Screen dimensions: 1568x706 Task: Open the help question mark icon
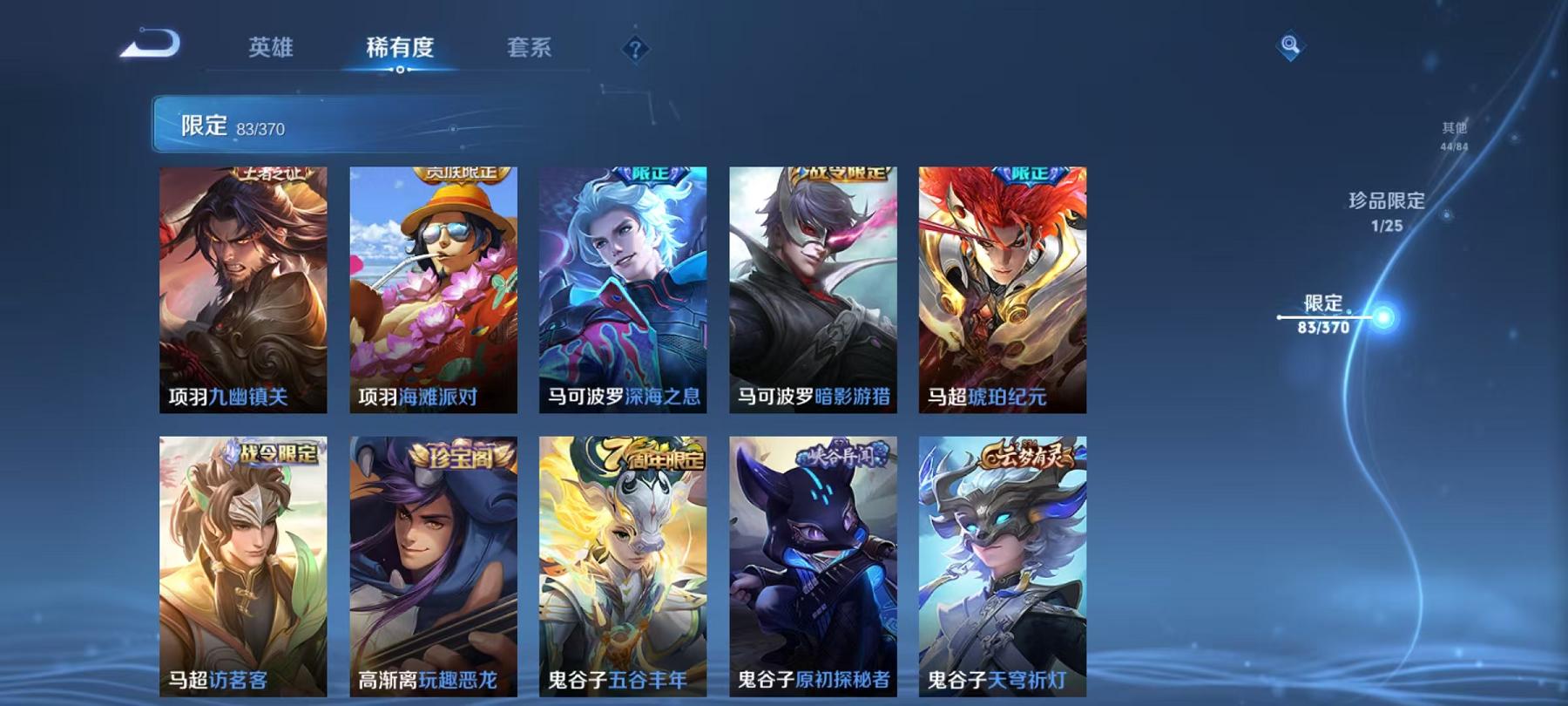pos(635,49)
